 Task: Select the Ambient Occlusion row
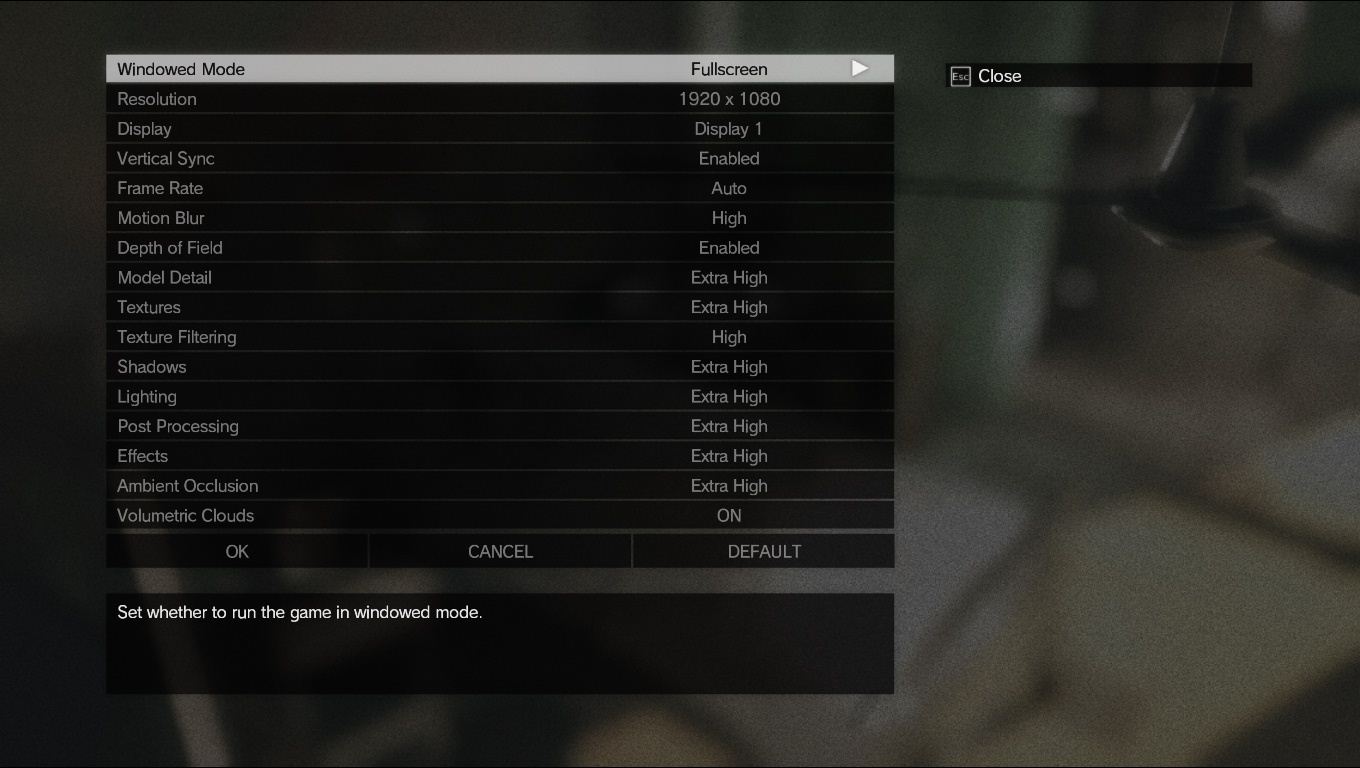click(500, 486)
